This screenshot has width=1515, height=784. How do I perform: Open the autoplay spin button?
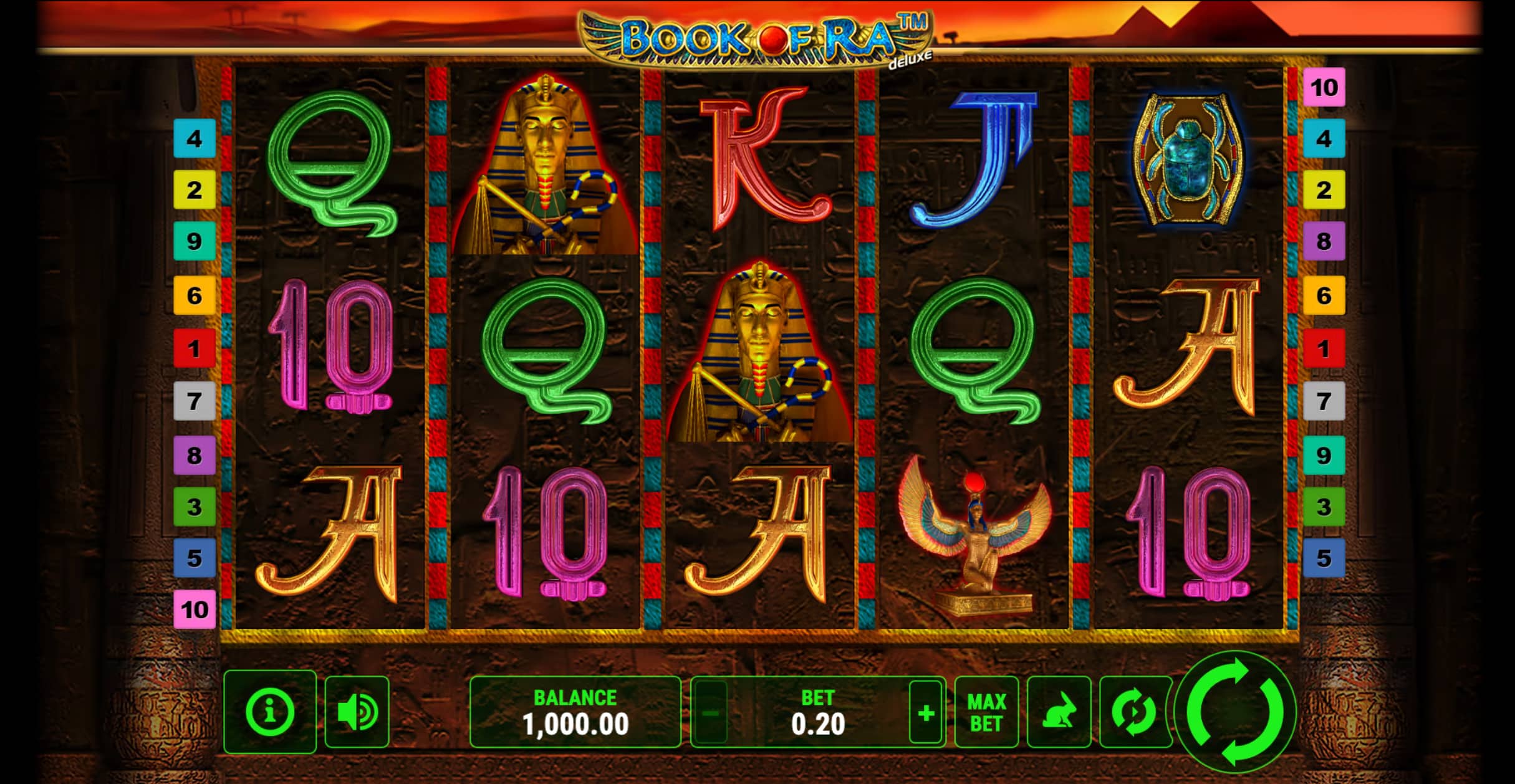point(1133,712)
